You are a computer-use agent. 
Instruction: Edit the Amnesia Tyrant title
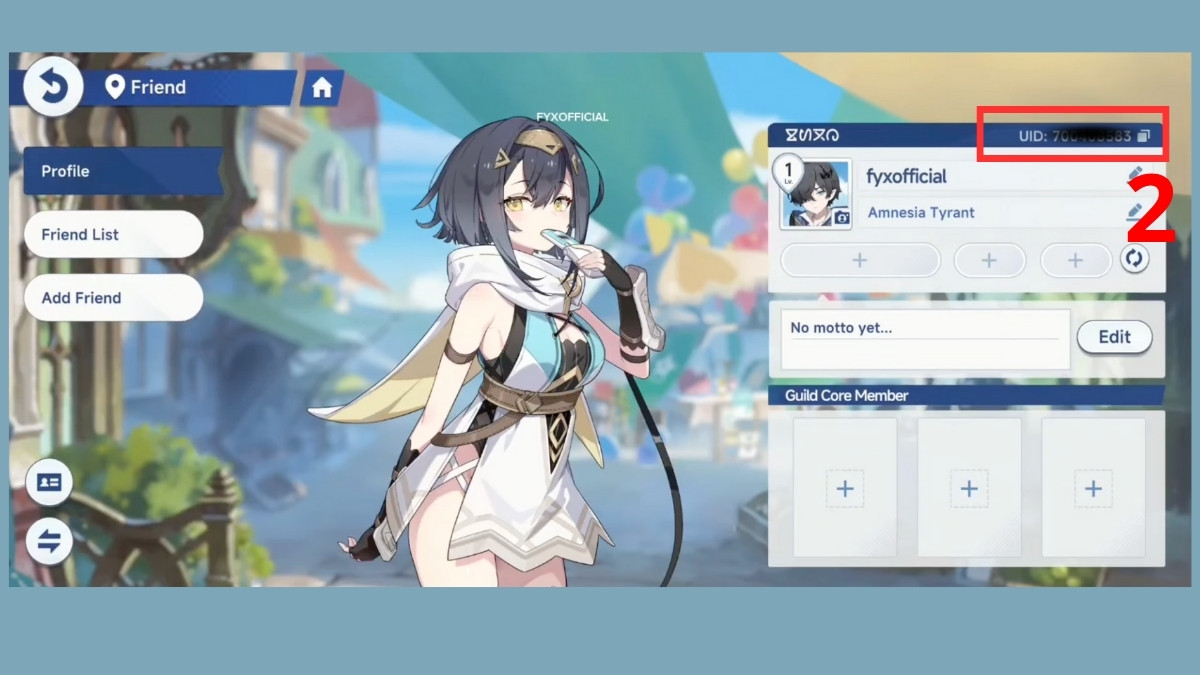tap(1134, 212)
